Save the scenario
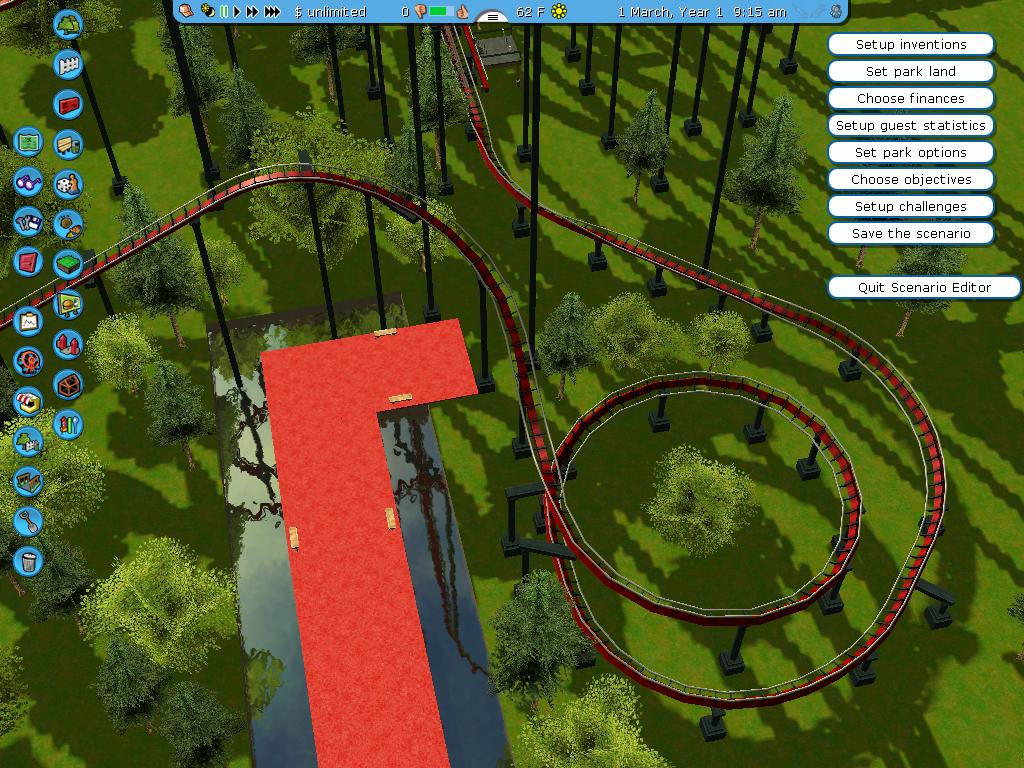1024x768 pixels. 911,234
